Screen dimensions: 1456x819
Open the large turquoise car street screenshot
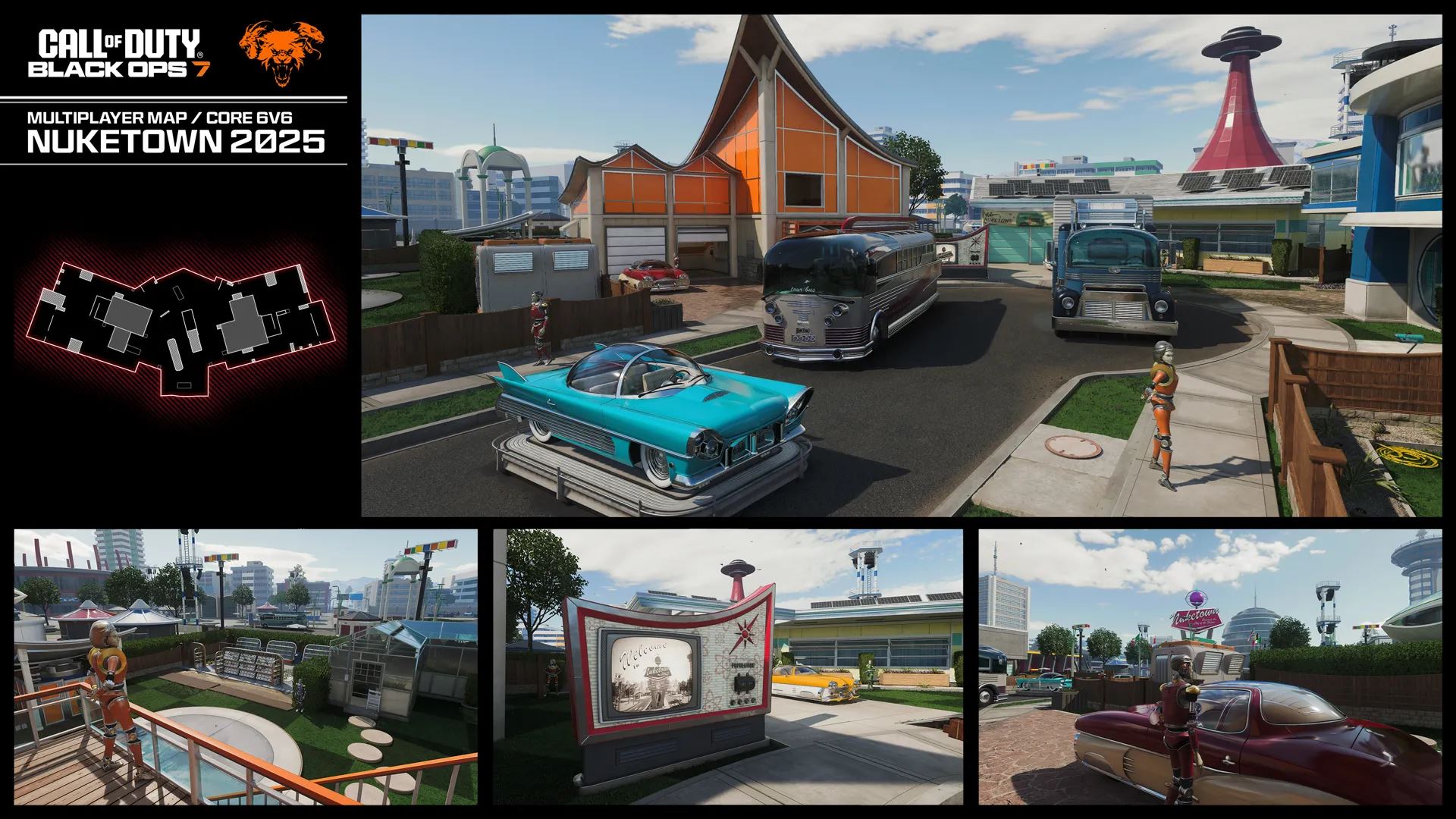(x=901, y=265)
